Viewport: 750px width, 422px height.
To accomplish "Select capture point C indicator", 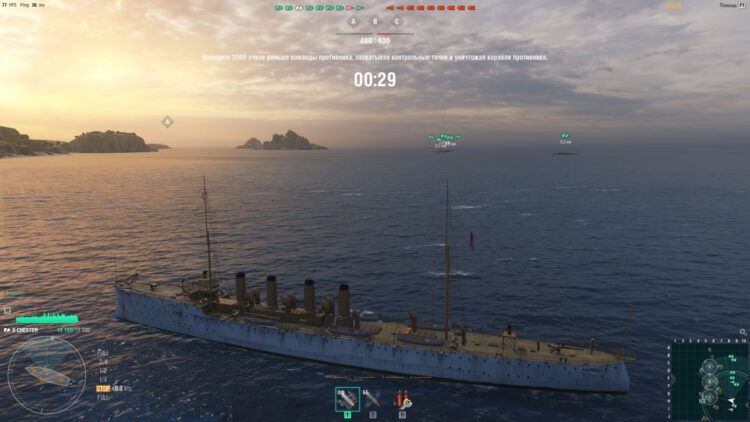I will pyautogui.click(x=397, y=20).
